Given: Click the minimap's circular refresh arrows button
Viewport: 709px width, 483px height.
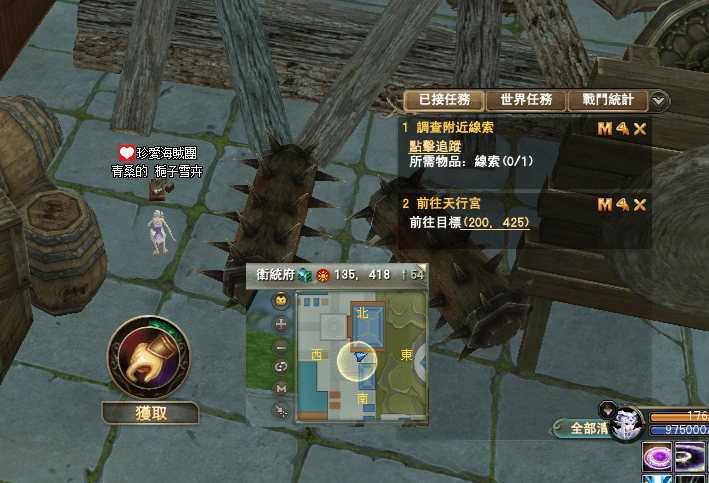Looking at the screenshot, I should (x=280, y=367).
